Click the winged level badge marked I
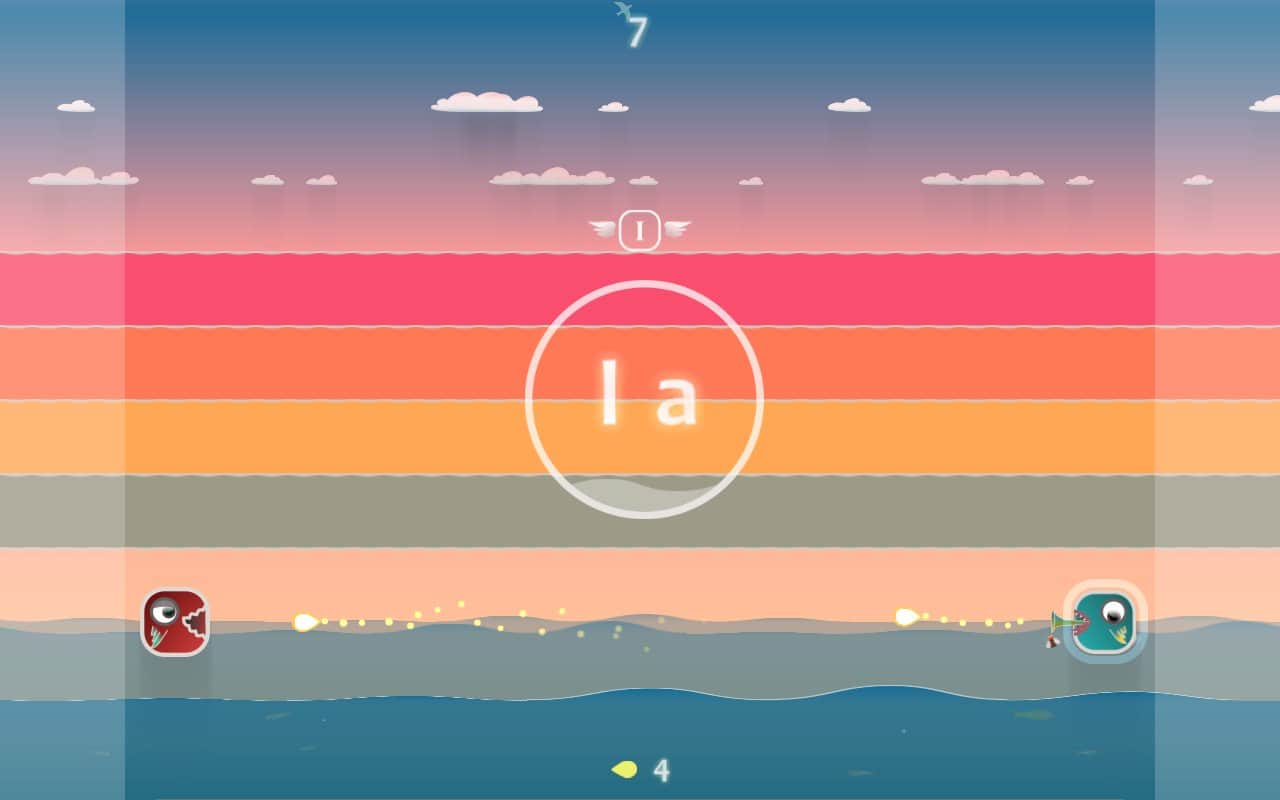The width and height of the screenshot is (1280, 800). (x=640, y=230)
